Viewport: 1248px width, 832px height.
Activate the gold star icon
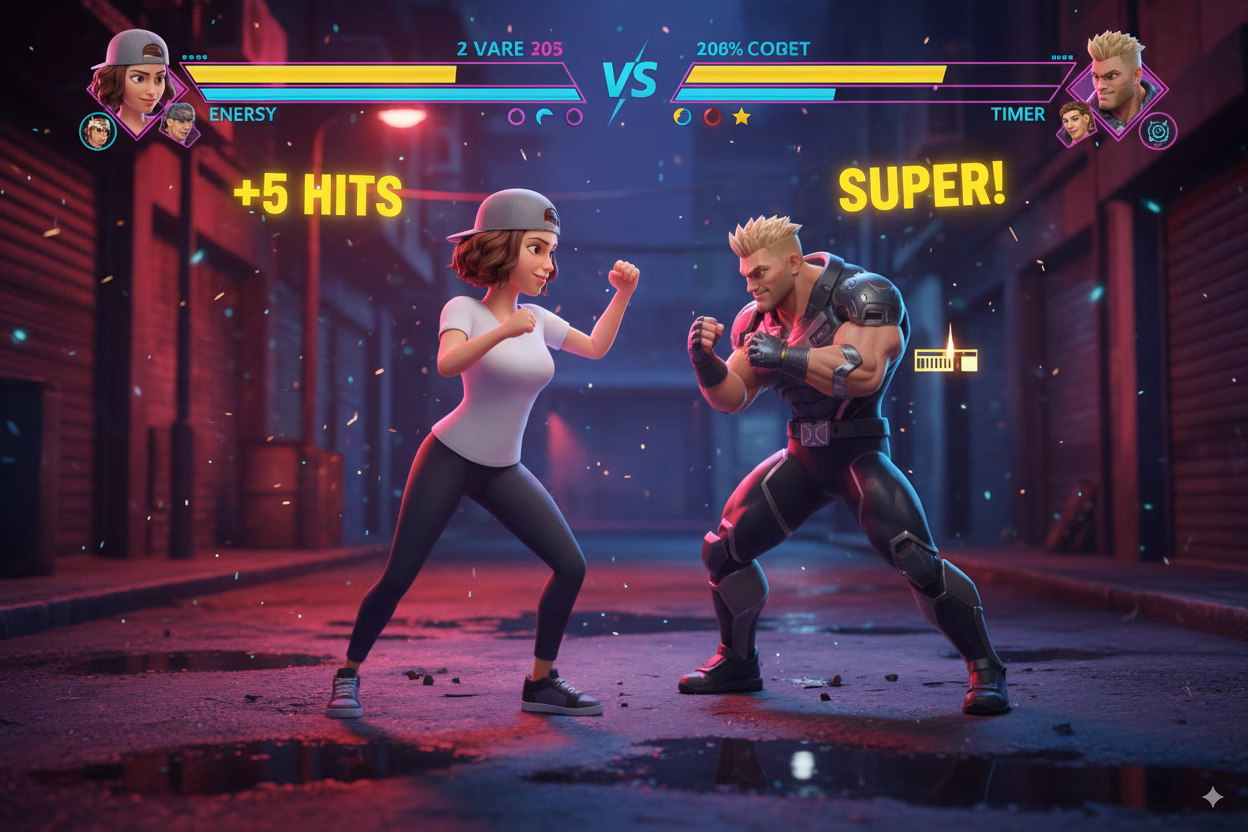tap(741, 117)
